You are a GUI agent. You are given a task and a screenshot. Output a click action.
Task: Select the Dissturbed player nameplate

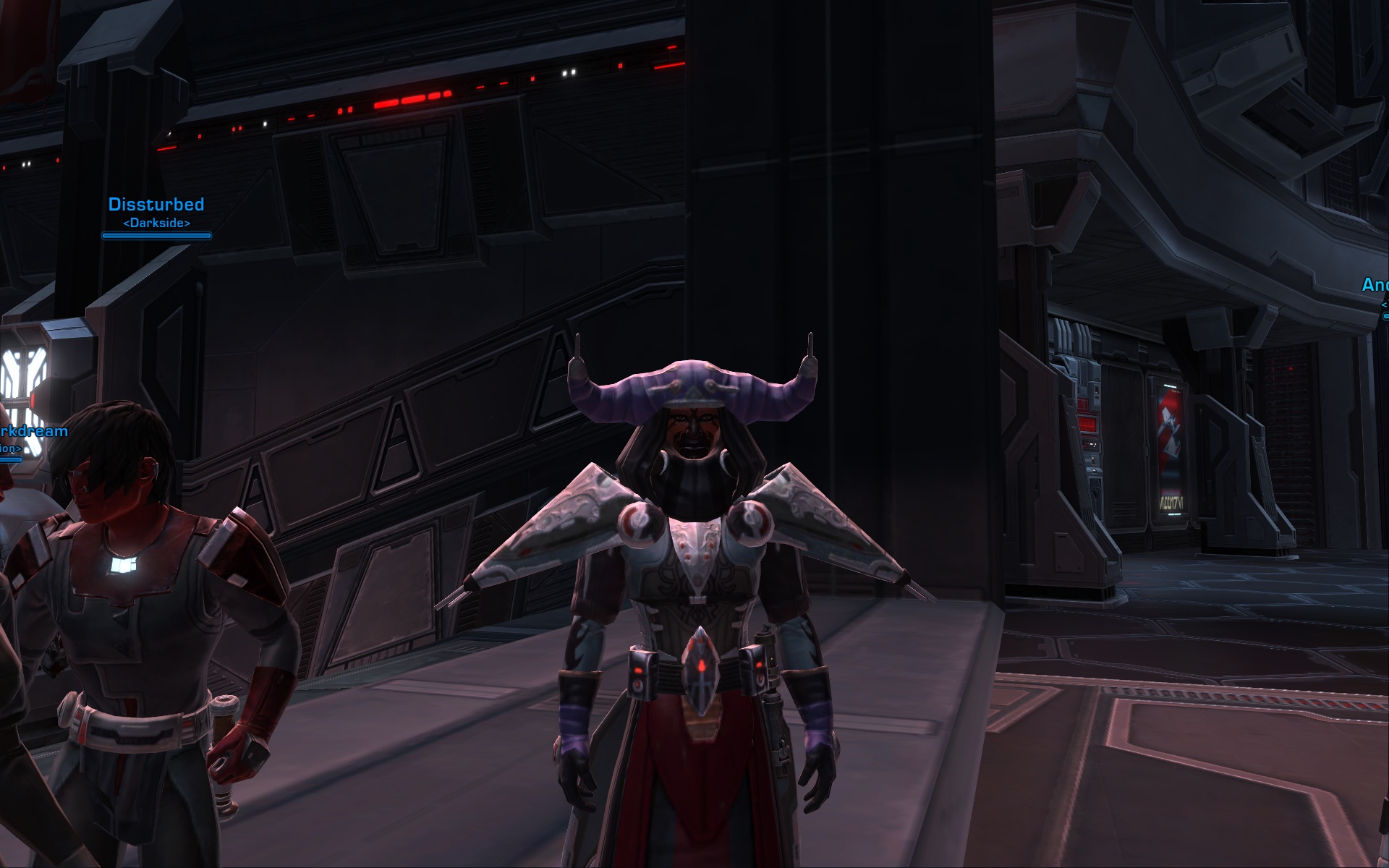click(x=156, y=205)
